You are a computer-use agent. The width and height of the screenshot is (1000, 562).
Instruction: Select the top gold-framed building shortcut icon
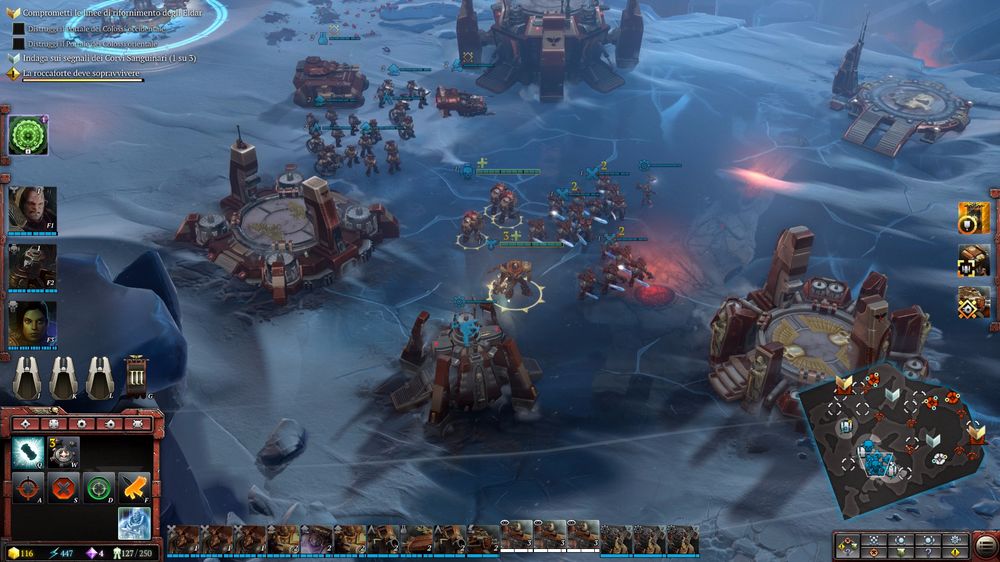(x=974, y=217)
